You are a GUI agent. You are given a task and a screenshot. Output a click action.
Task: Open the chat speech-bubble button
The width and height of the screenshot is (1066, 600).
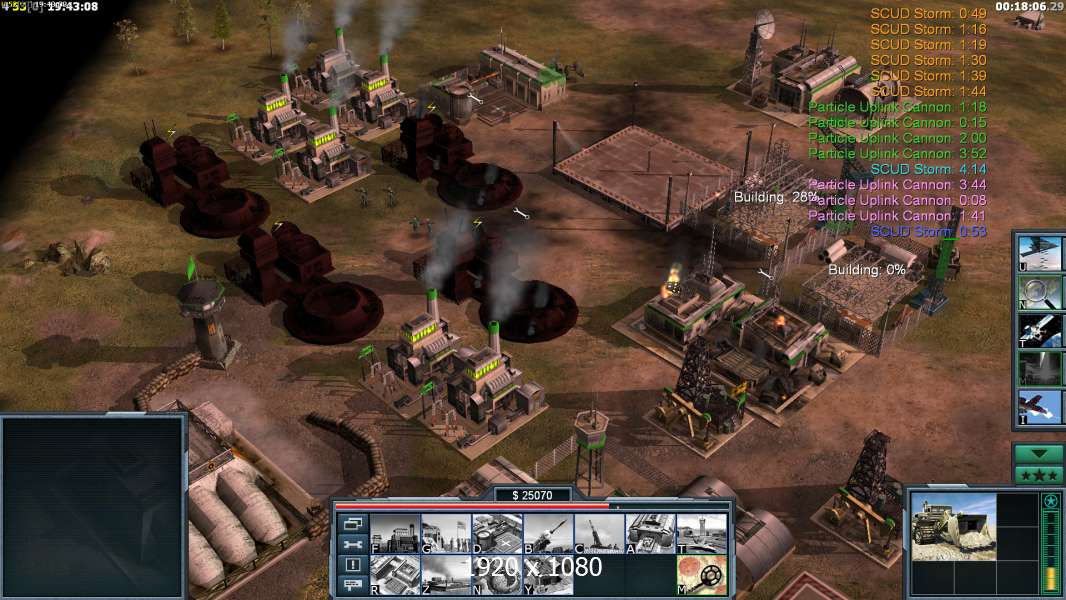(x=352, y=585)
